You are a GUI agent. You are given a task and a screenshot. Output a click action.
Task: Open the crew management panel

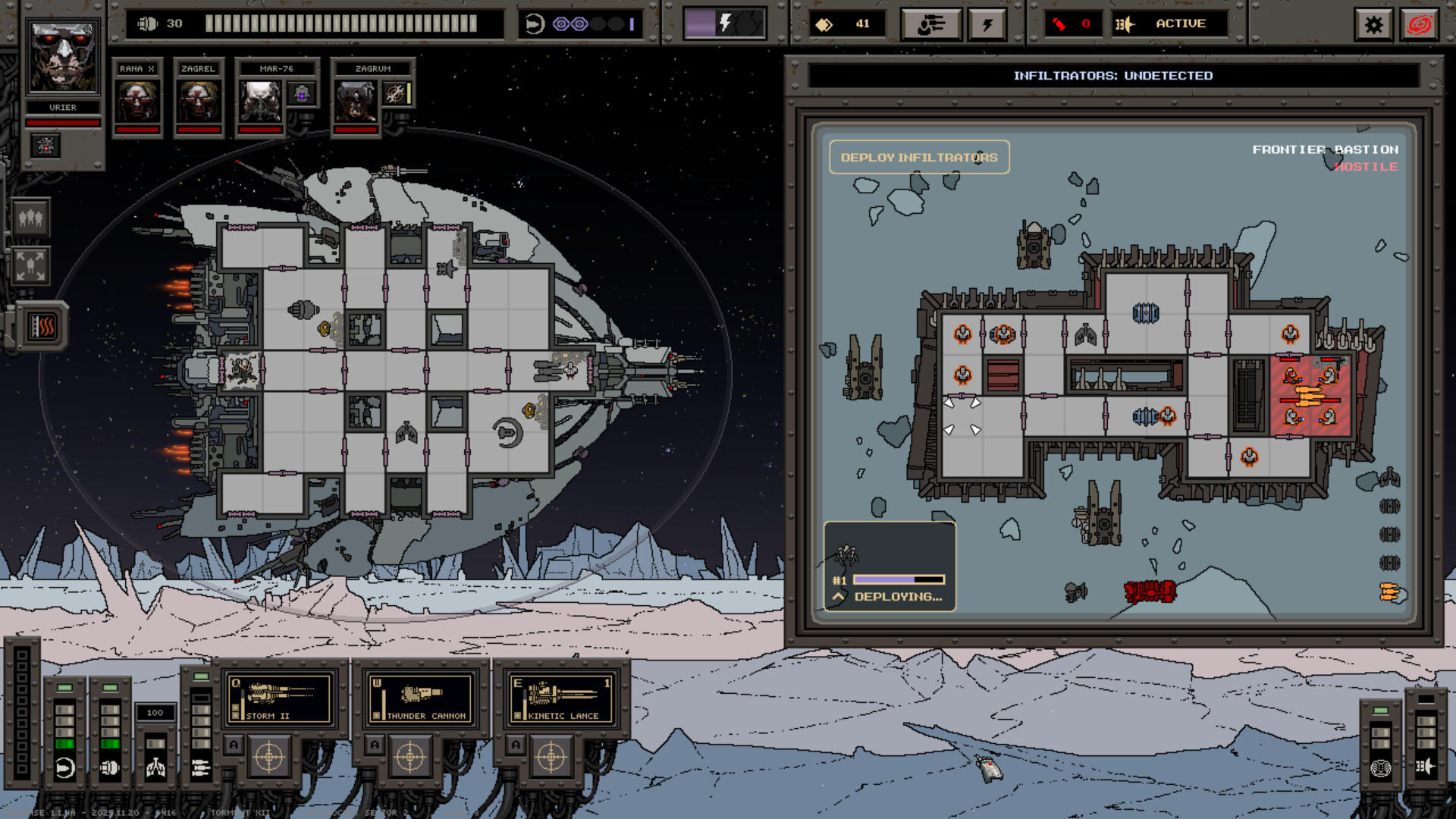[x=930, y=25]
